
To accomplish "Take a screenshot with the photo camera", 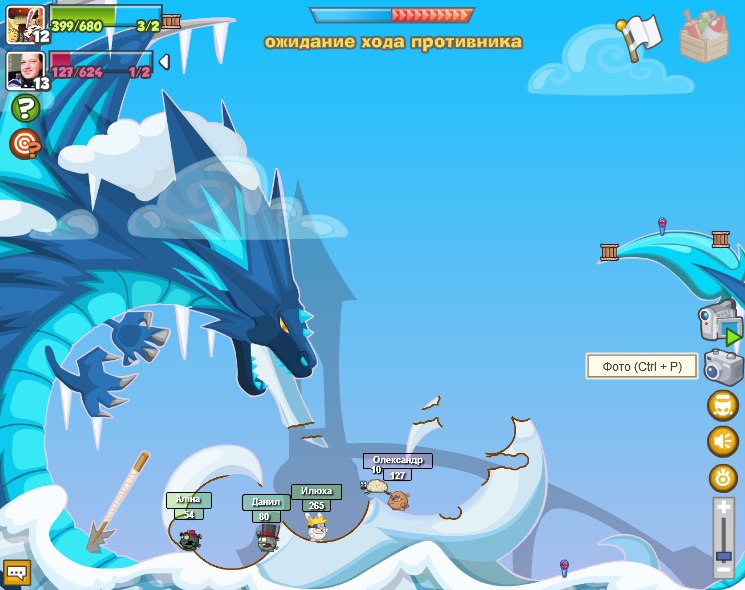I will pos(723,367).
